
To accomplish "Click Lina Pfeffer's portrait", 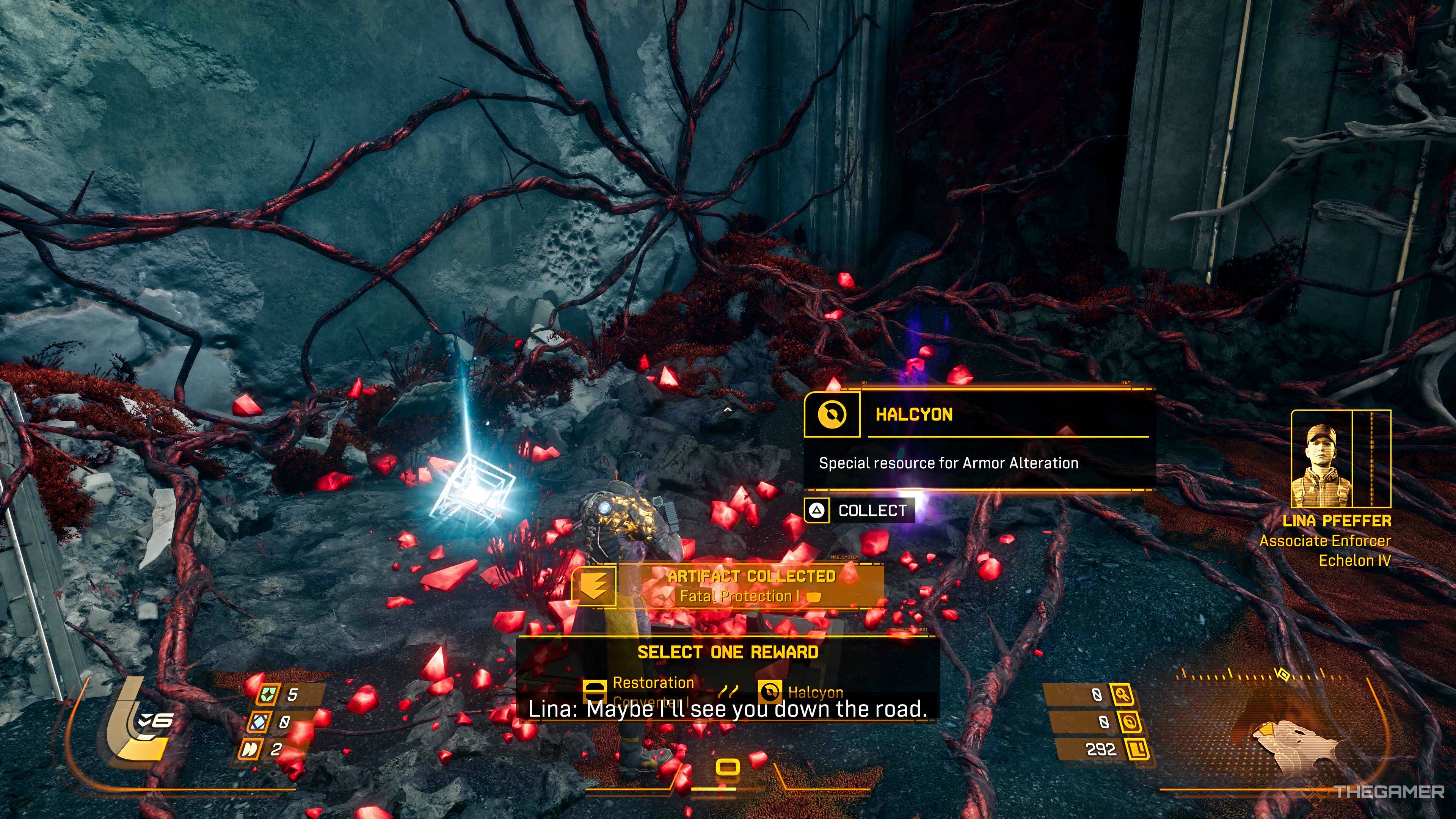I will (1322, 459).
